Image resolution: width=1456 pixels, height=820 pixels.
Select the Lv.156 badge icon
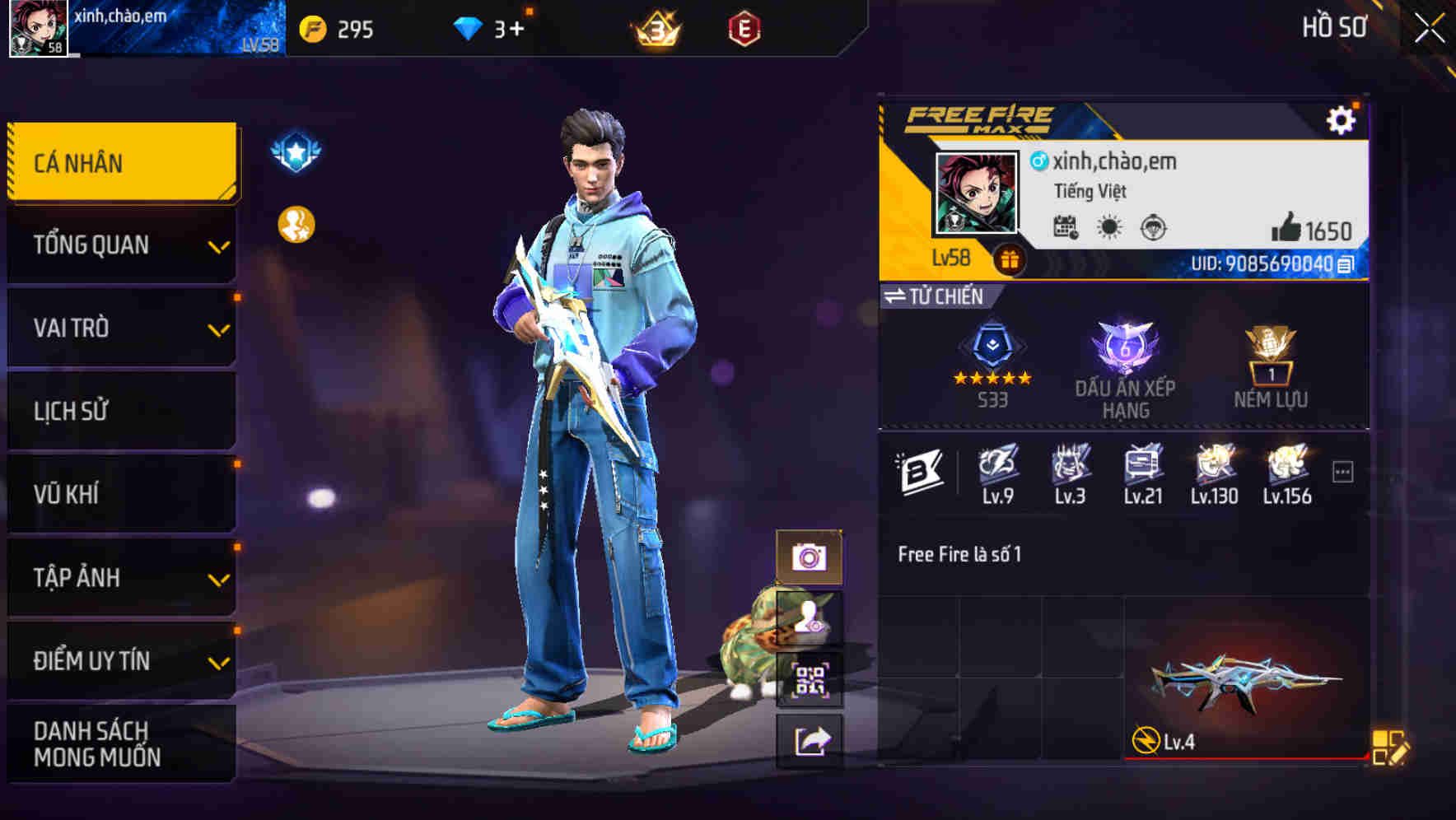click(1287, 465)
